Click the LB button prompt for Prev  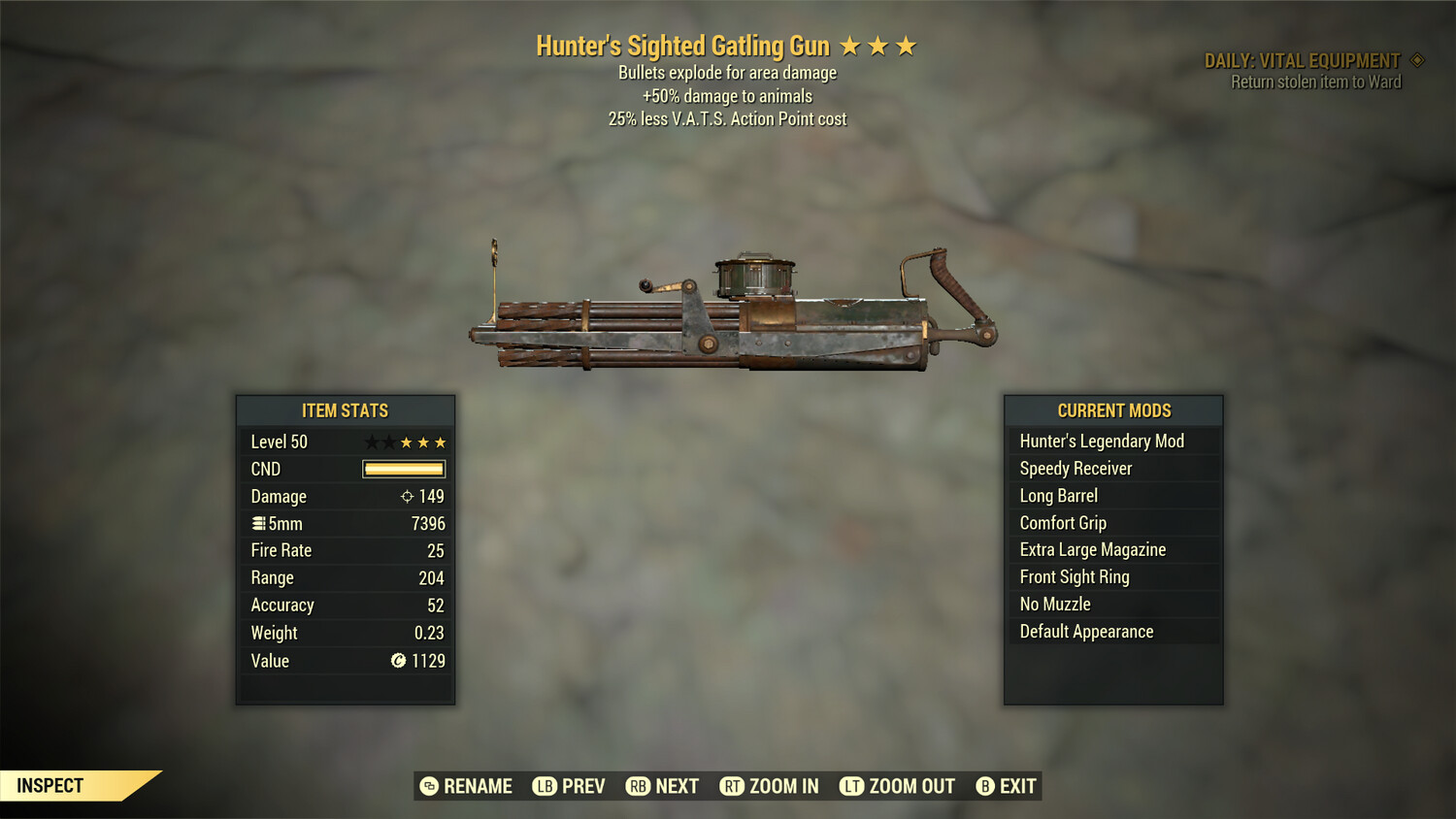(544, 786)
